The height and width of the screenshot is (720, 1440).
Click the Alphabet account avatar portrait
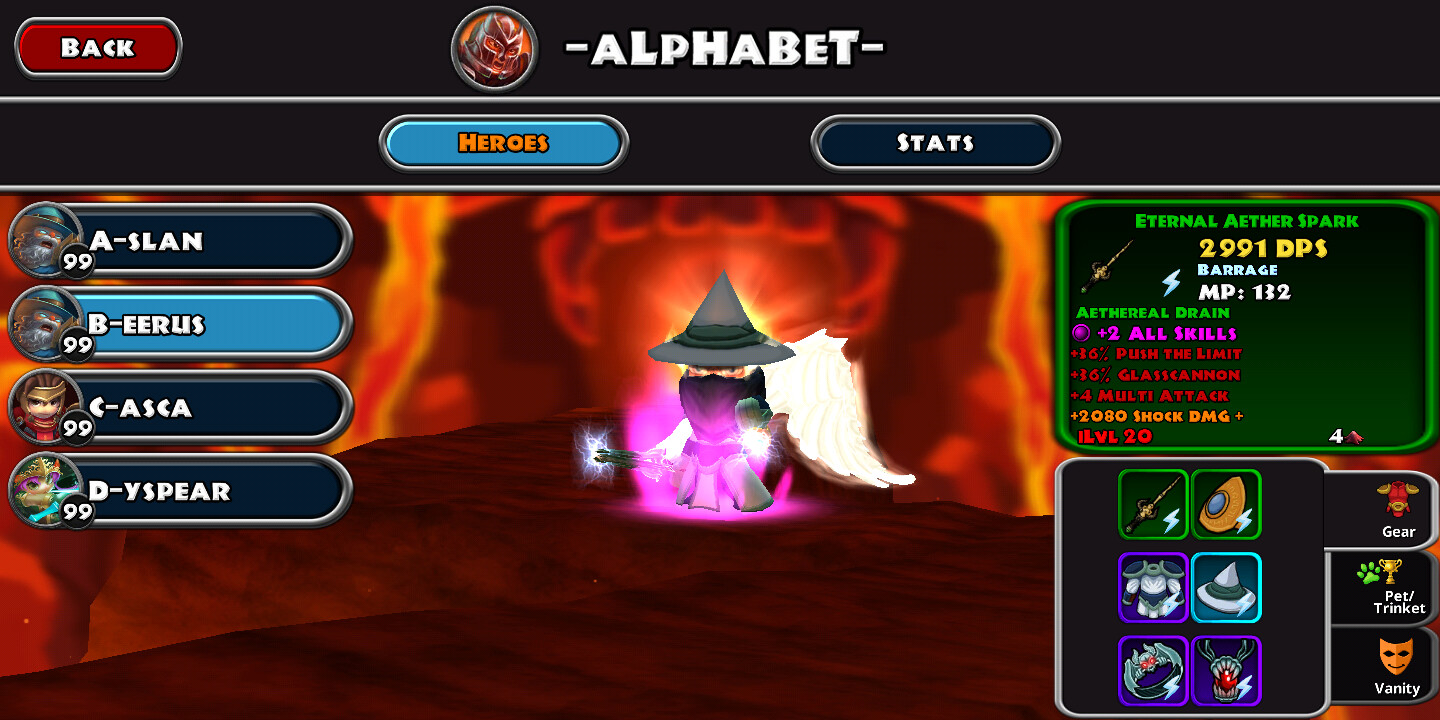point(495,48)
